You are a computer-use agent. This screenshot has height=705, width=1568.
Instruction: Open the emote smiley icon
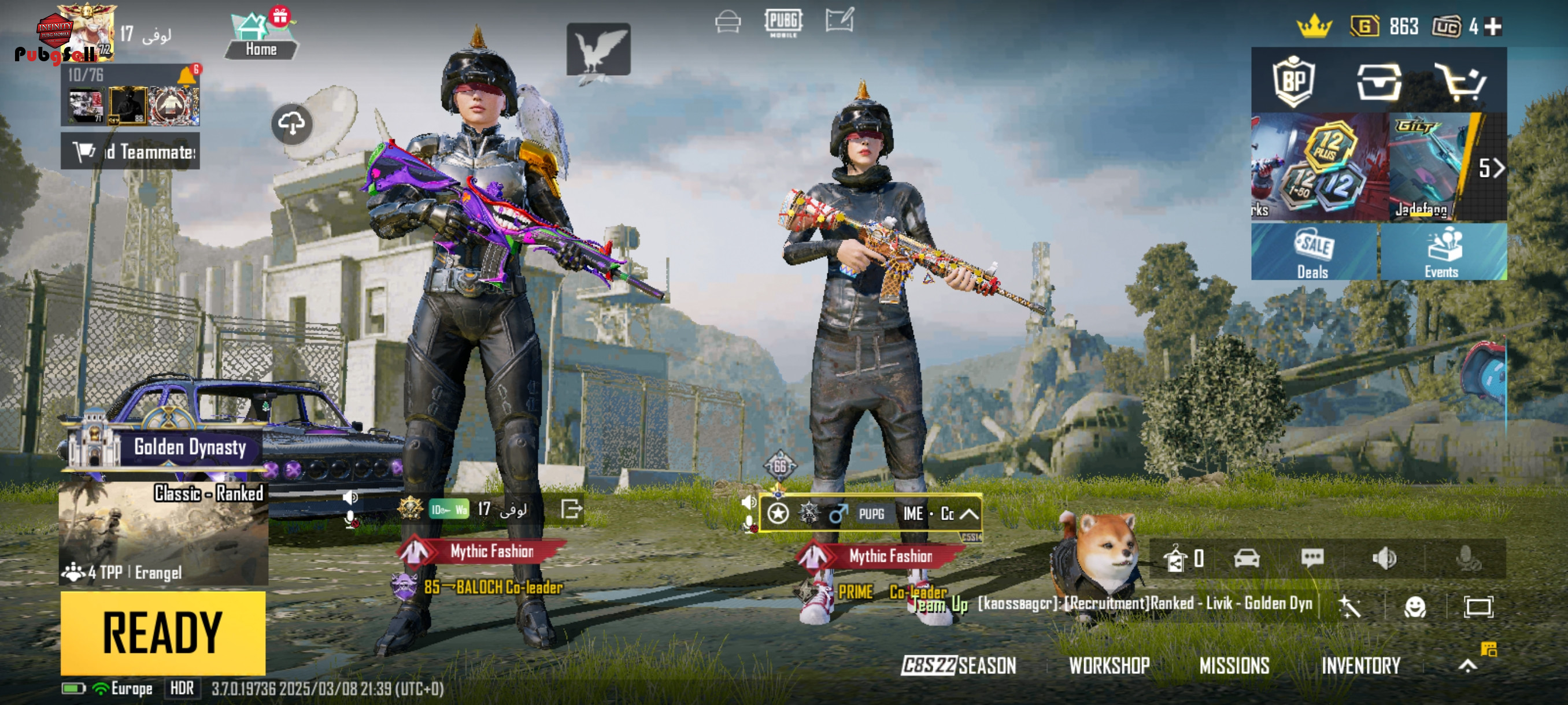pos(1415,606)
